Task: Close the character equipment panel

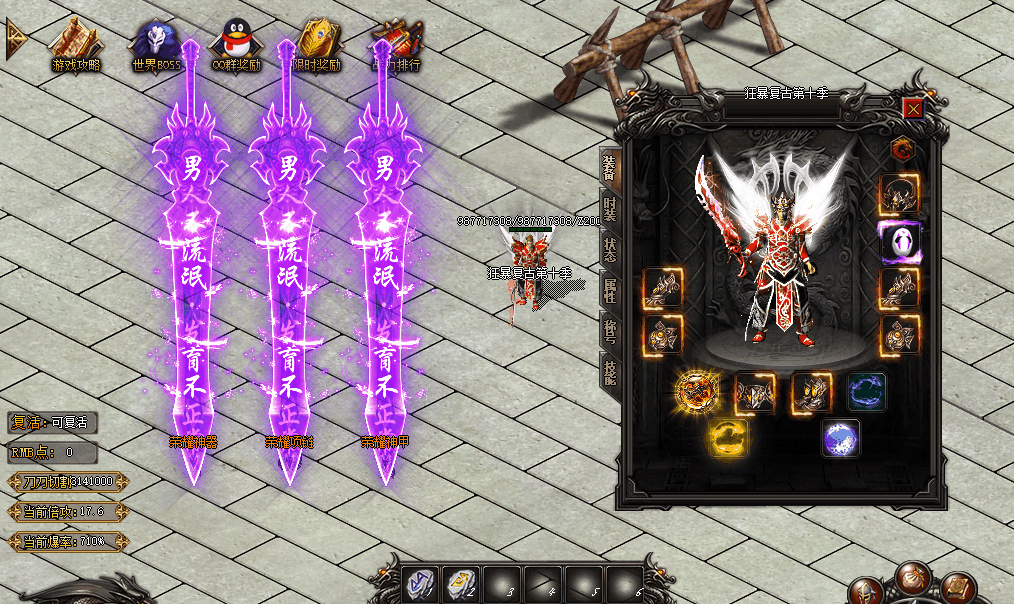Action: point(913,109)
